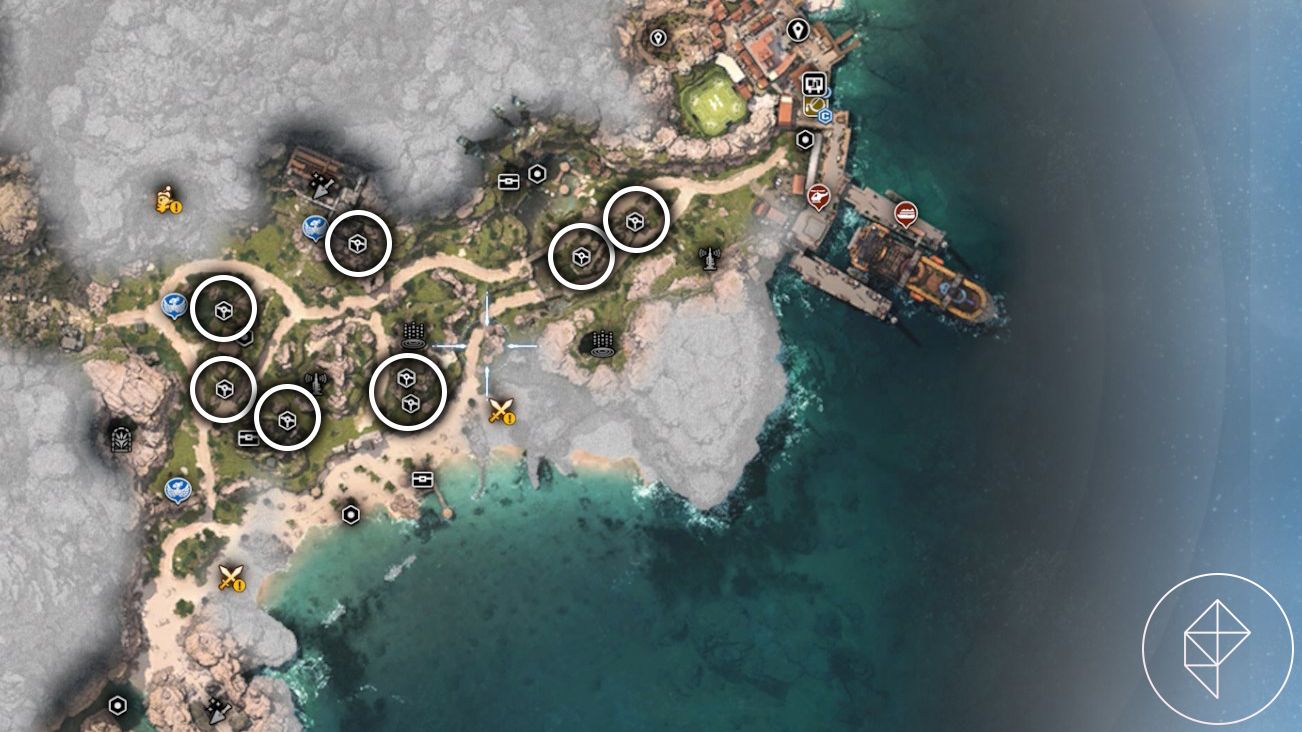Screen dimensions: 1302x732
Task: Select the blue lifespring marker on the west
Action: (x=172, y=303)
